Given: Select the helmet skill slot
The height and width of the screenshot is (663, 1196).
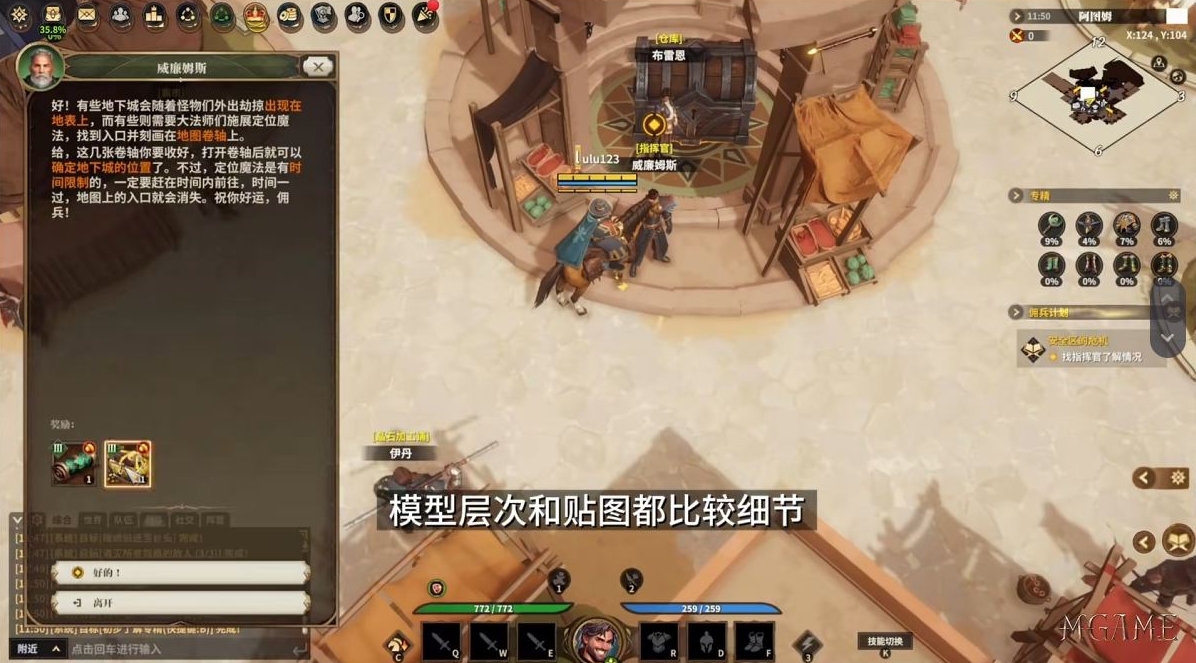Looking at the screenshot, I should 706,641.
